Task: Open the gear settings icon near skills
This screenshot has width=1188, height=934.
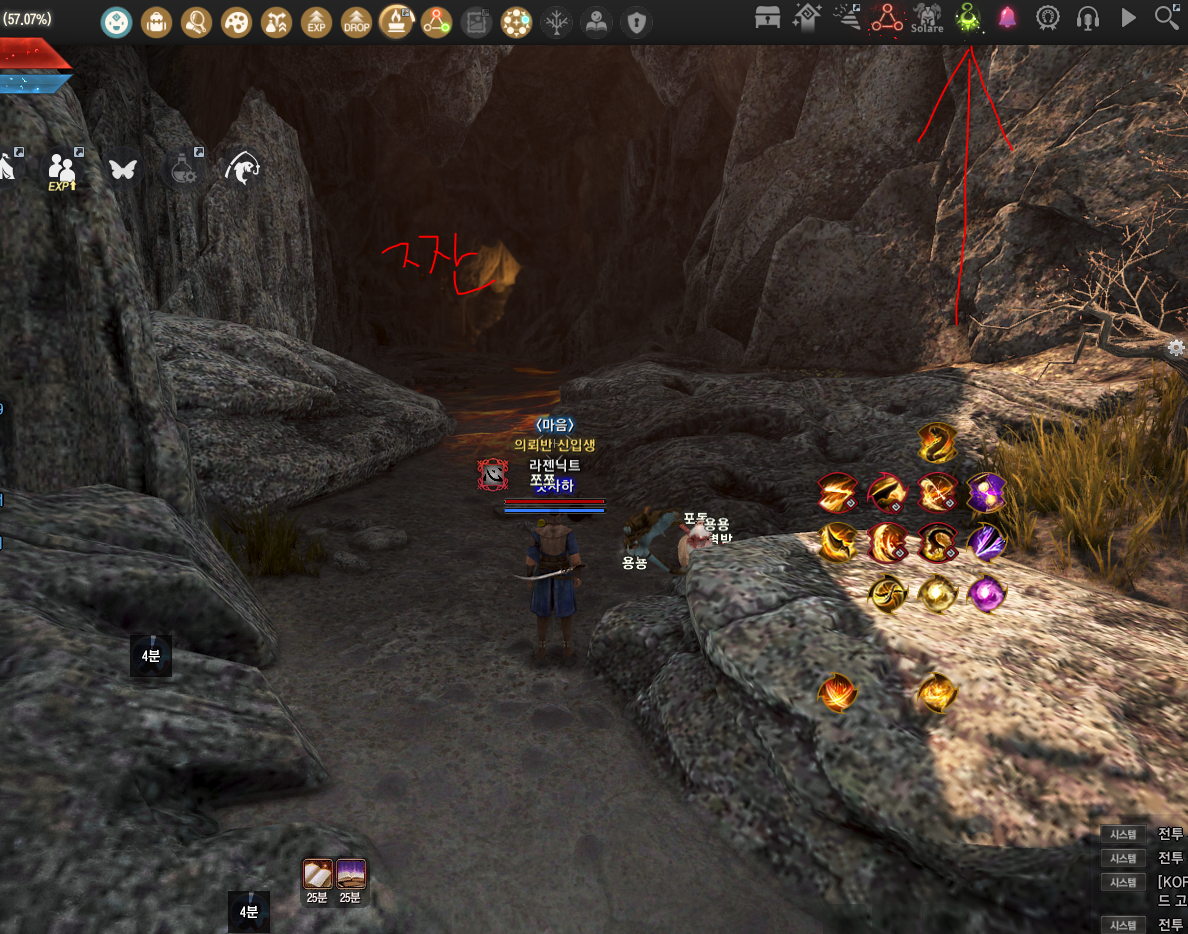Action: pos(1176,348)
